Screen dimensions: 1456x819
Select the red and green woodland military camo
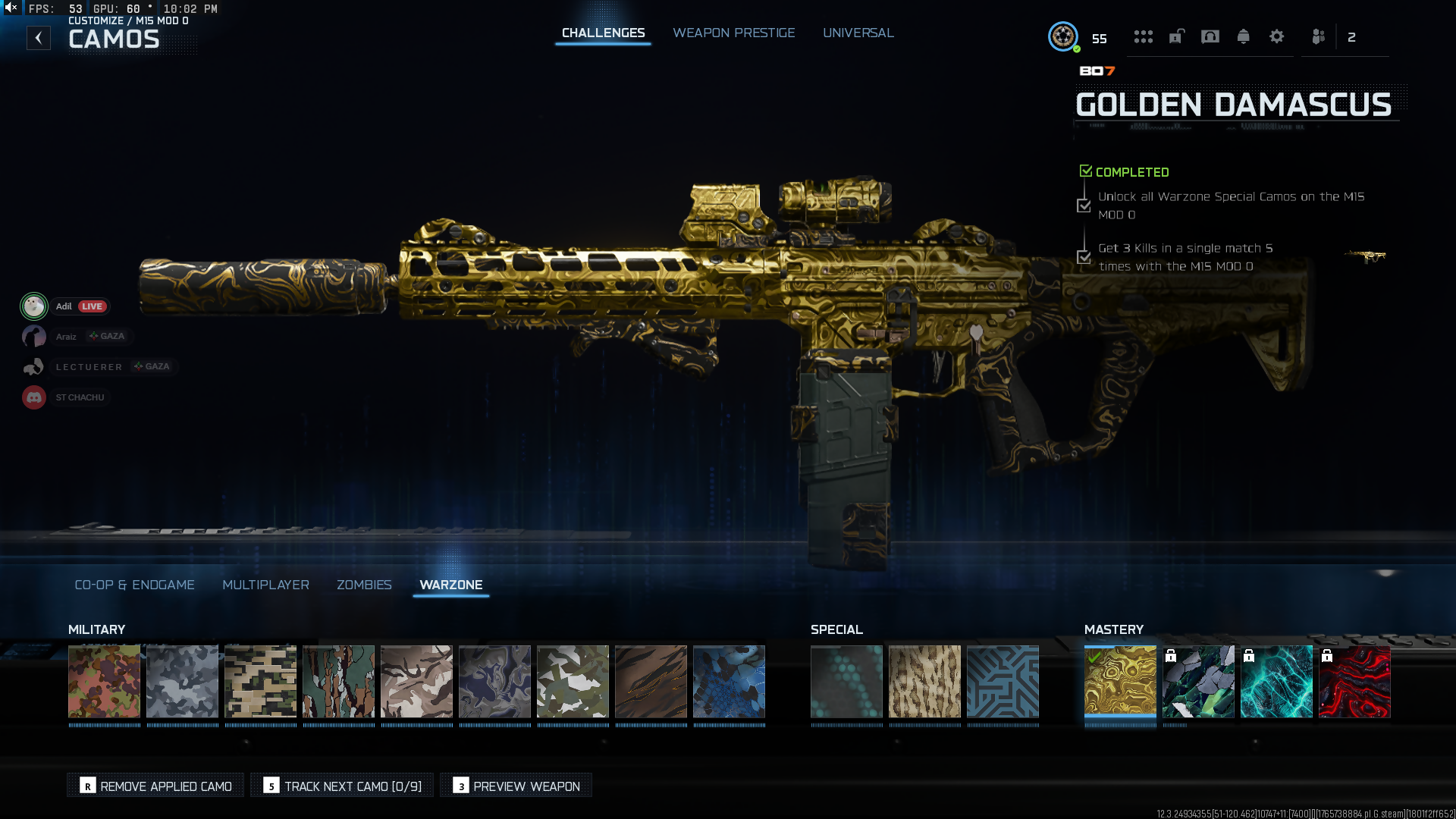coord(104,681)
